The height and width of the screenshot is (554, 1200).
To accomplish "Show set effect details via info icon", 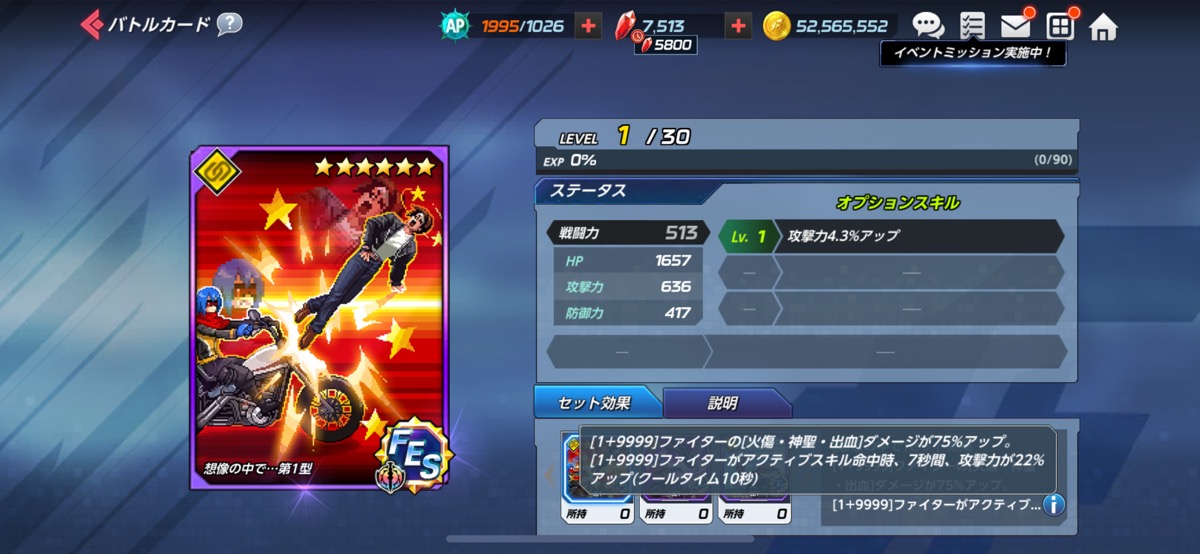I will 1053,505.
